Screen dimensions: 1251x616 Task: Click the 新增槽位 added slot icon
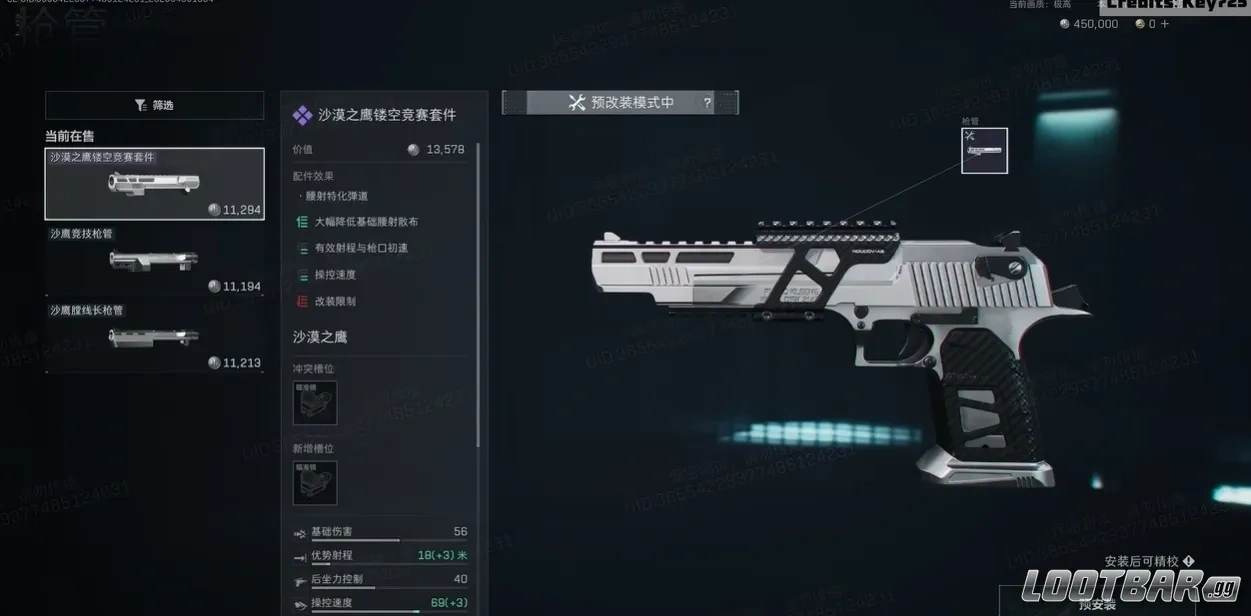[x=315, y=482]
